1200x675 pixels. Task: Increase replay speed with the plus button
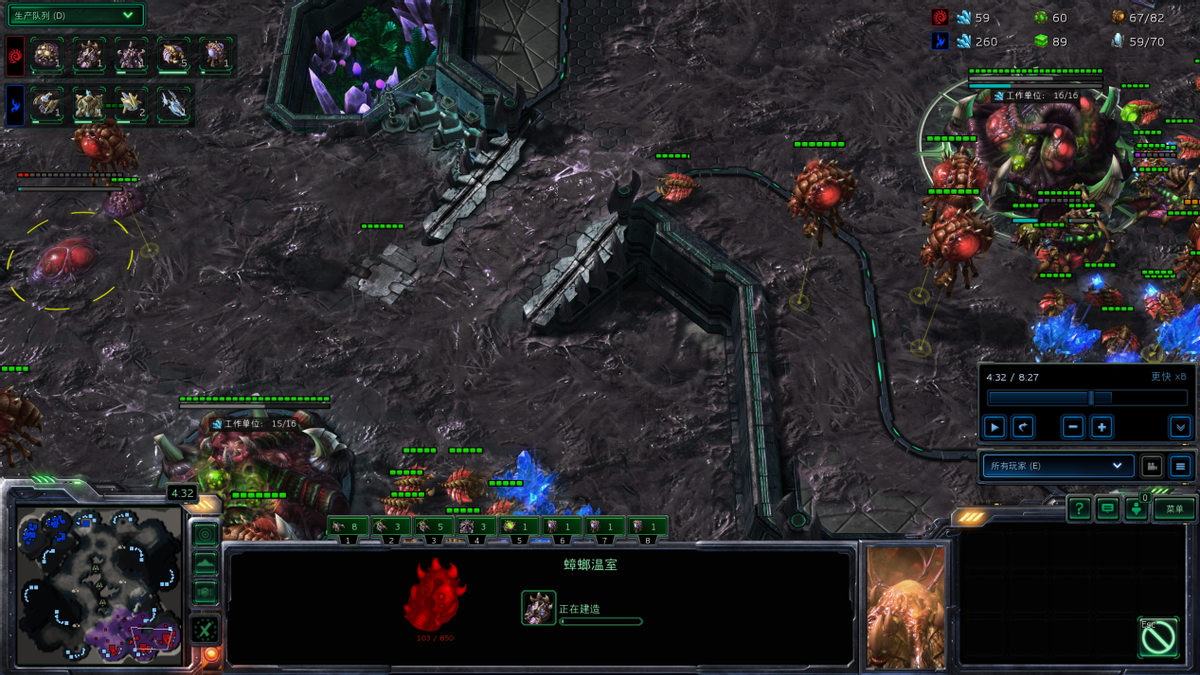click(x=1102, y=427)
